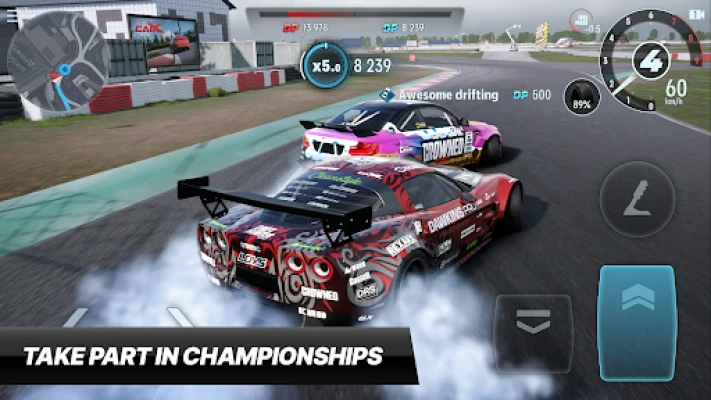Tap the handbrake lever button
The height and width of the screenshot is (400, 711).
coord(637,199)
